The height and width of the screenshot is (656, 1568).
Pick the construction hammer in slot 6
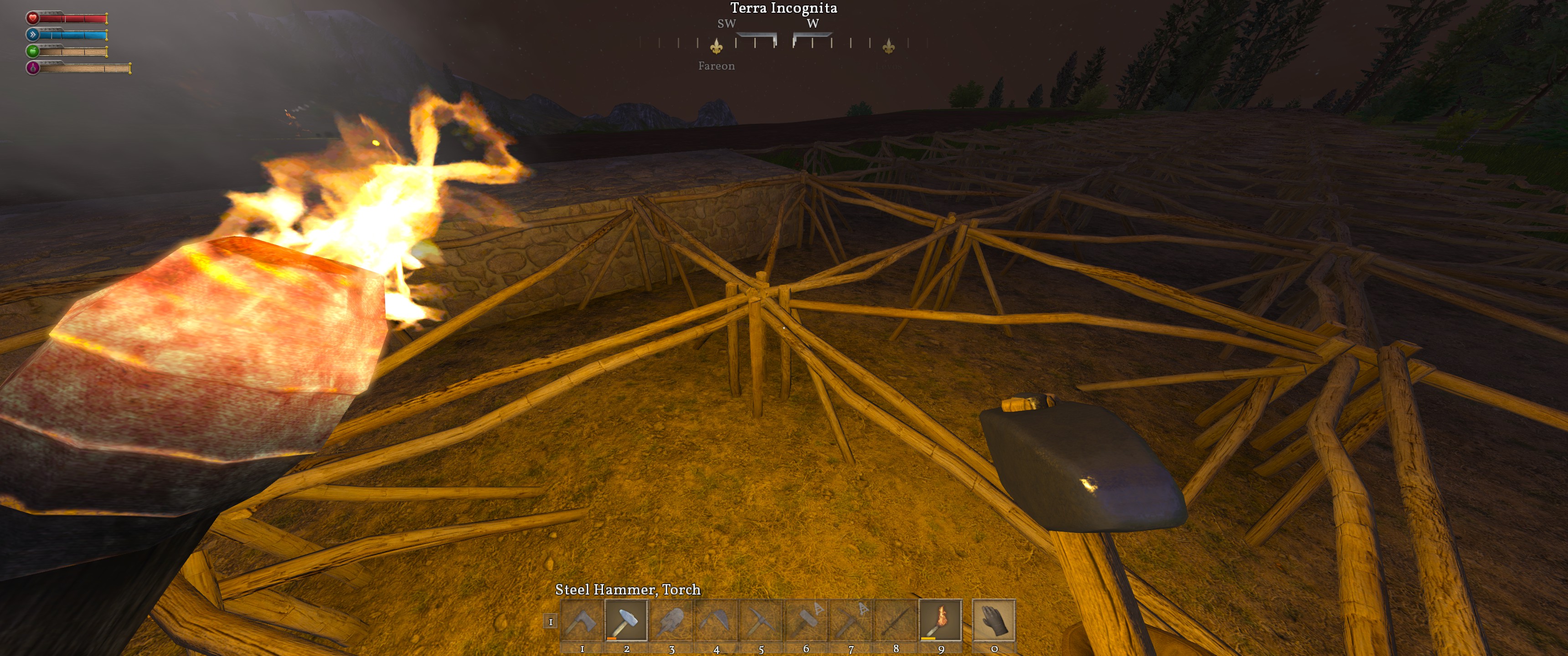(x=806, y=621)
